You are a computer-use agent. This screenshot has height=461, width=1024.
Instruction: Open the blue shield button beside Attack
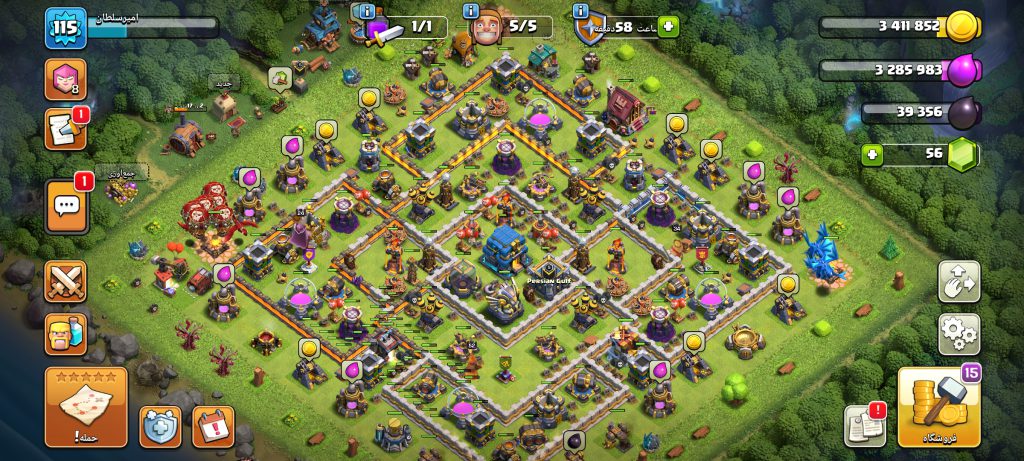[160, 427]
